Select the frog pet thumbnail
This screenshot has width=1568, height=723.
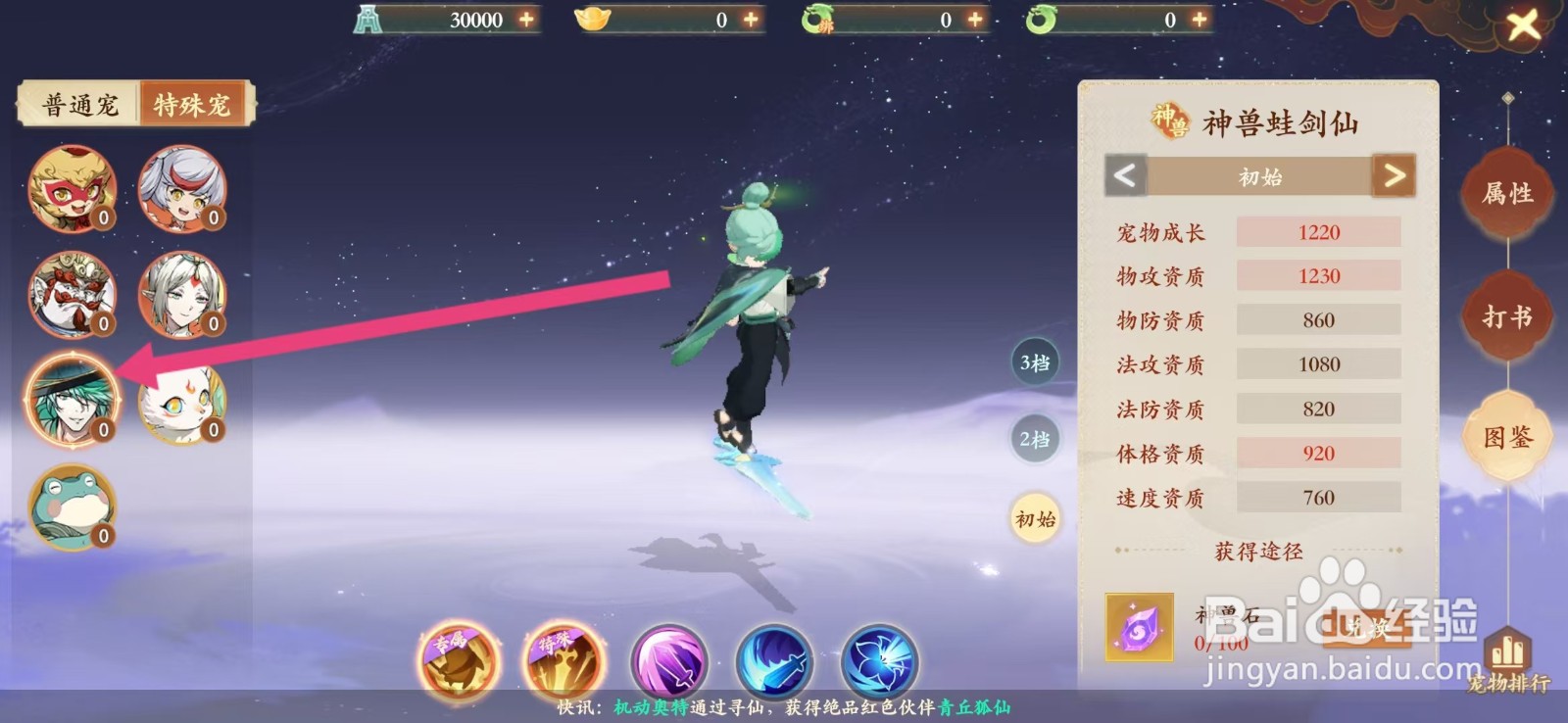pyautogui.click(x=73, y=508)
